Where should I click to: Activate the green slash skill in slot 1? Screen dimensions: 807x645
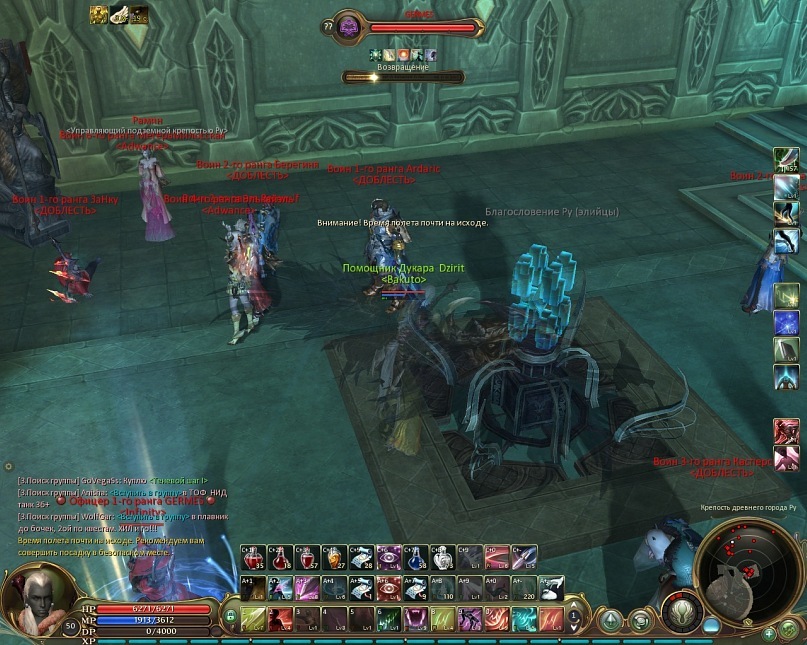pos(253,619)
